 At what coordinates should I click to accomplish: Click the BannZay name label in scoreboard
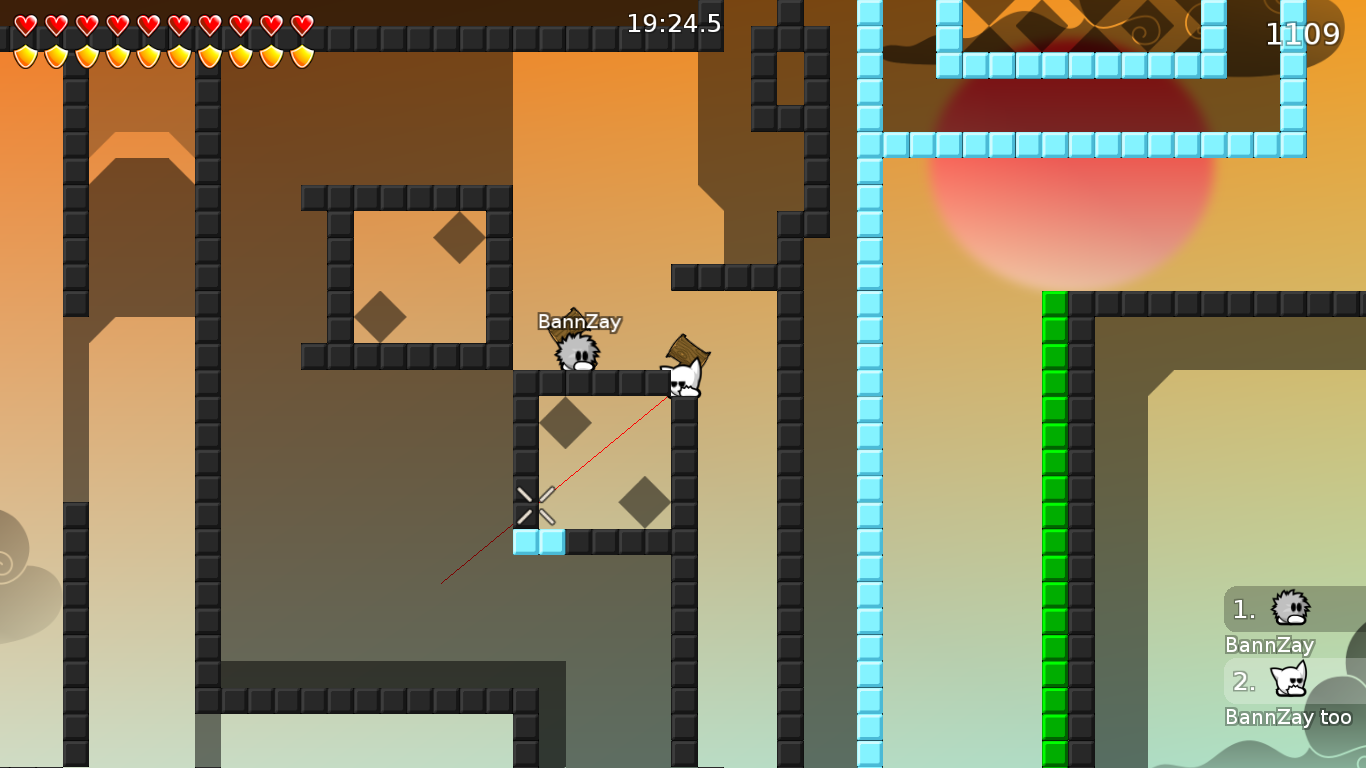(1270, 645)
